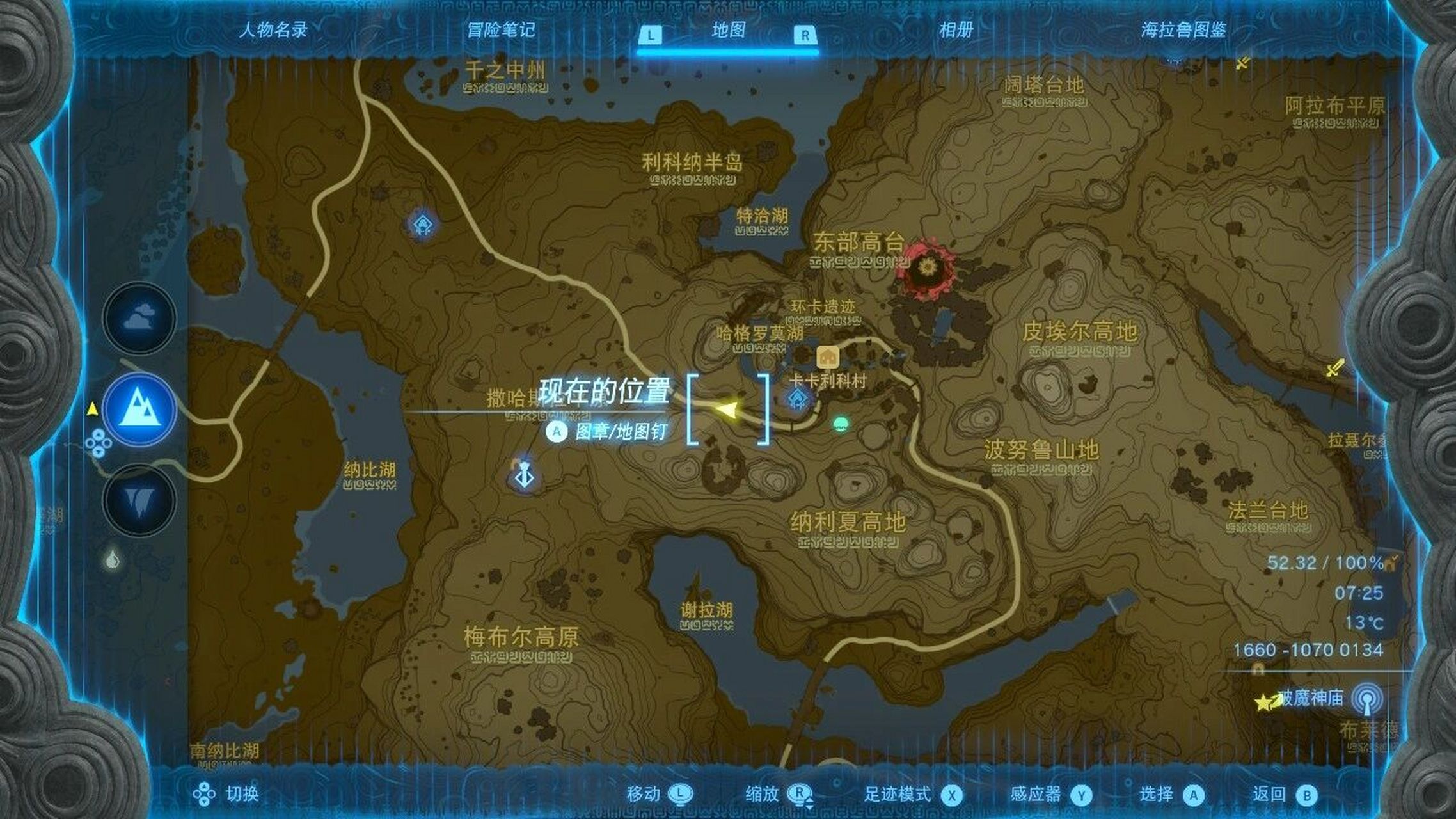Click the L shoulder button icon beside 地图

(x=651, y=36)
